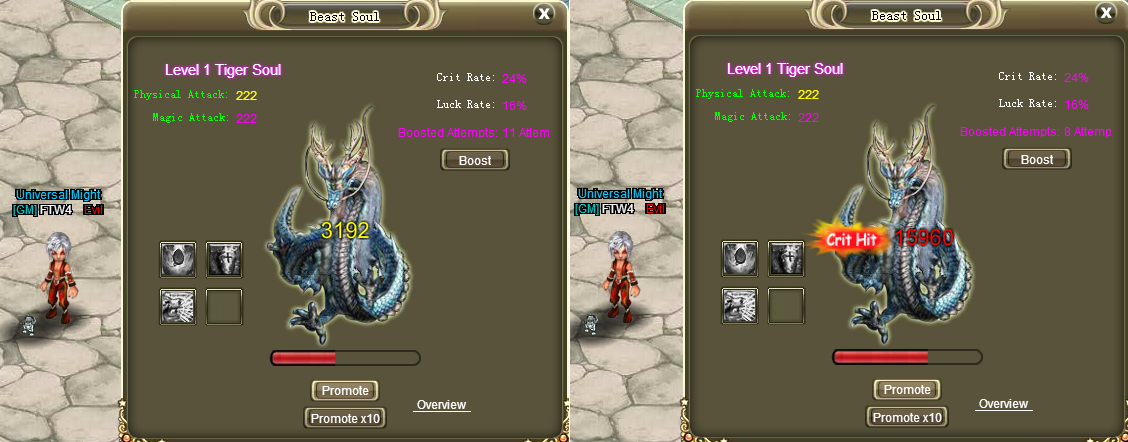Open Overview in the panel showing 3192

tap(441, 405)
